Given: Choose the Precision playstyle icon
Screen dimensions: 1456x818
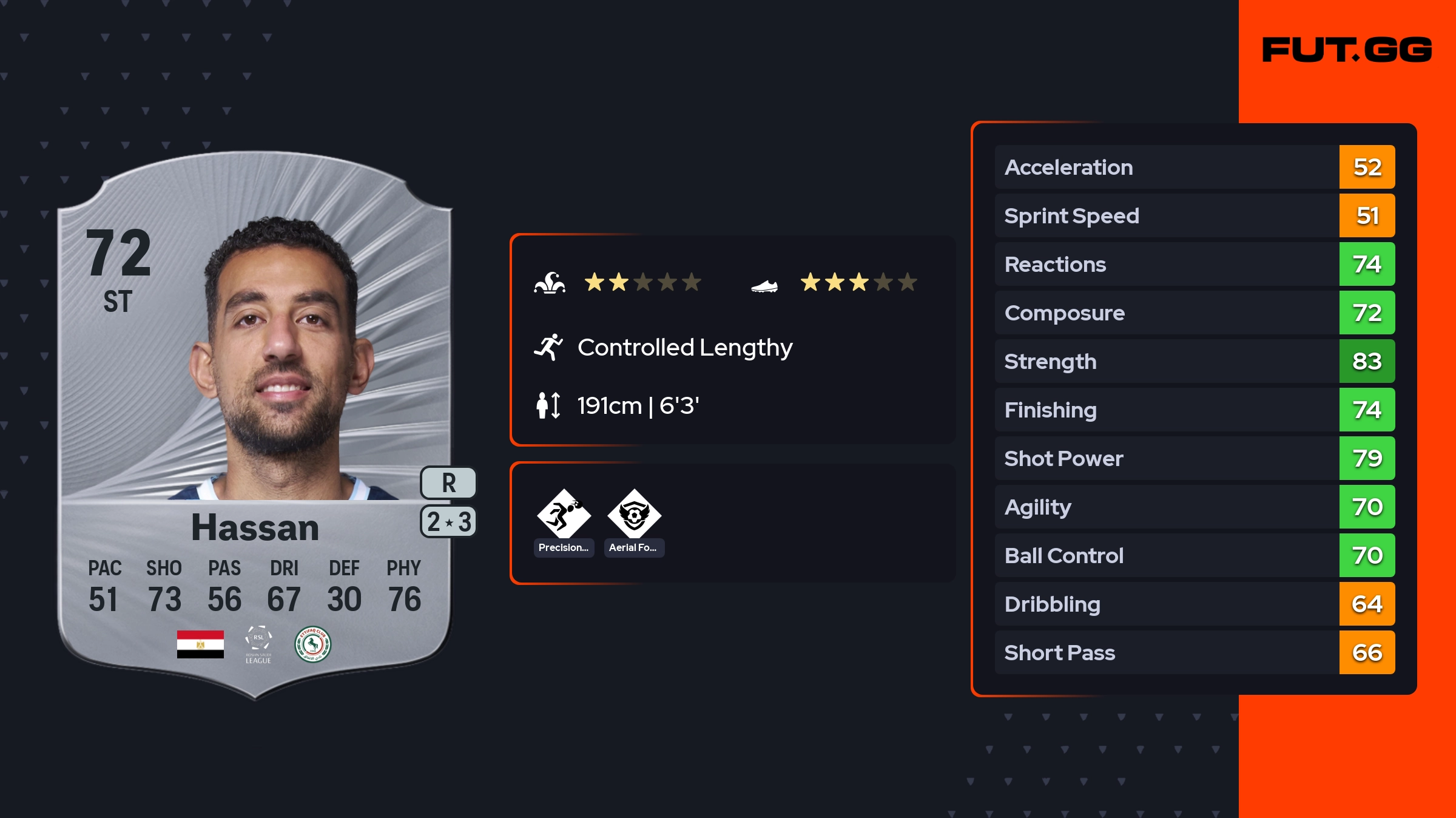Looking at the screenshot, I should (x=564, y=515).
